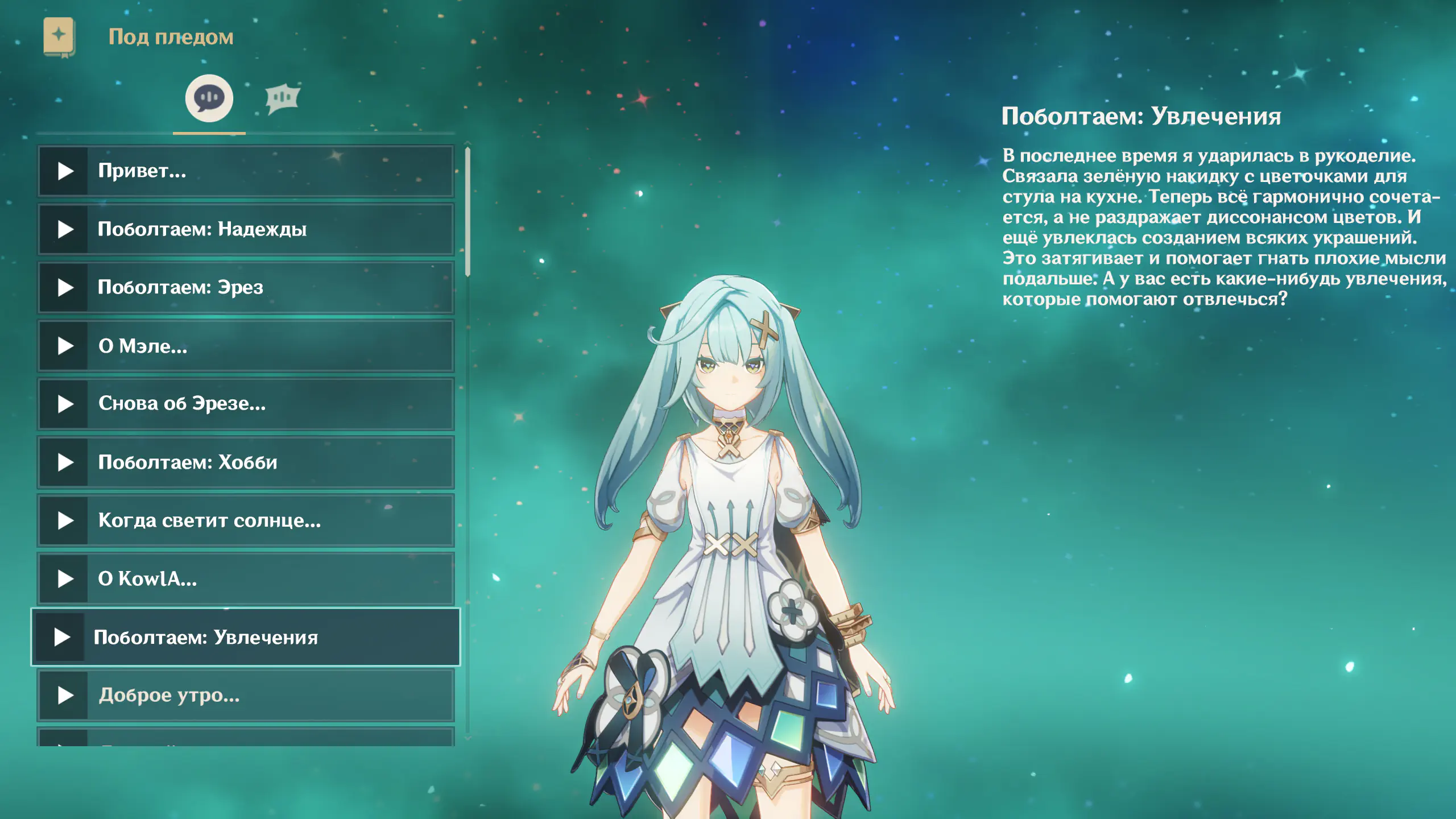Choose the "О Мэле..." entry
Screen dimensions: 1456x819
tap(246, 346)
